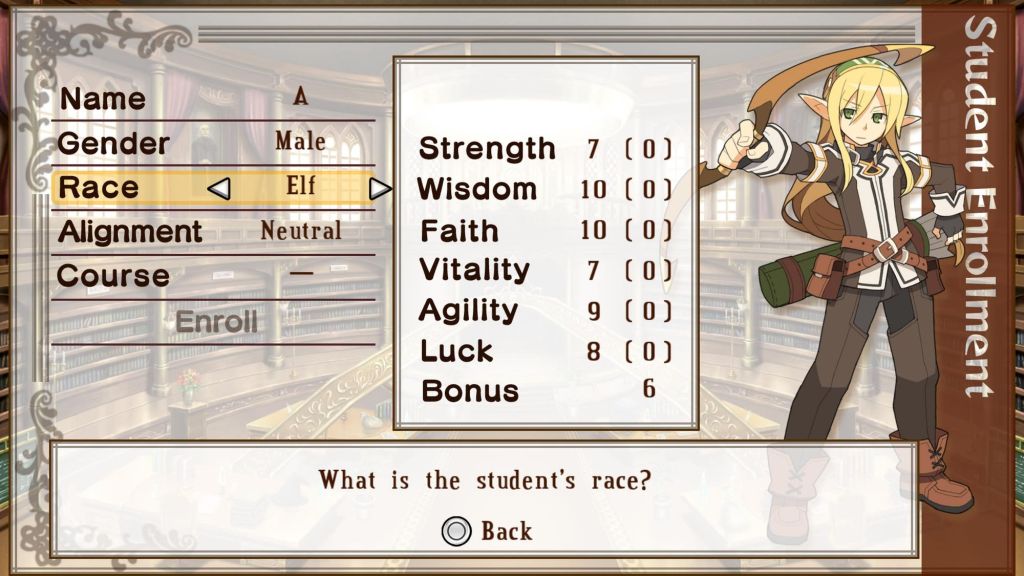Choose the Gender row
The height and width of the screenshot is (576, 1024).
212,143
